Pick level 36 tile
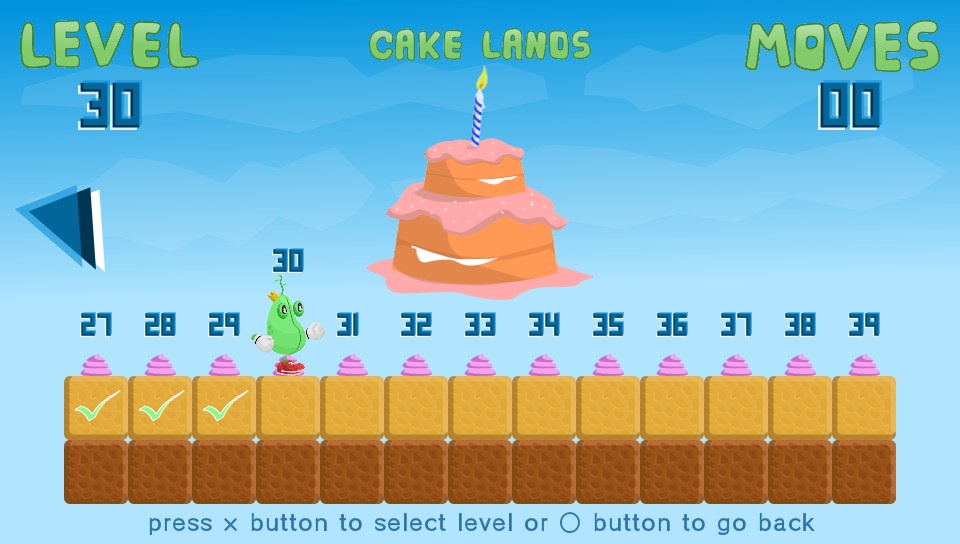The height and width of the screenshot is (544, 960). click(672, 407)
